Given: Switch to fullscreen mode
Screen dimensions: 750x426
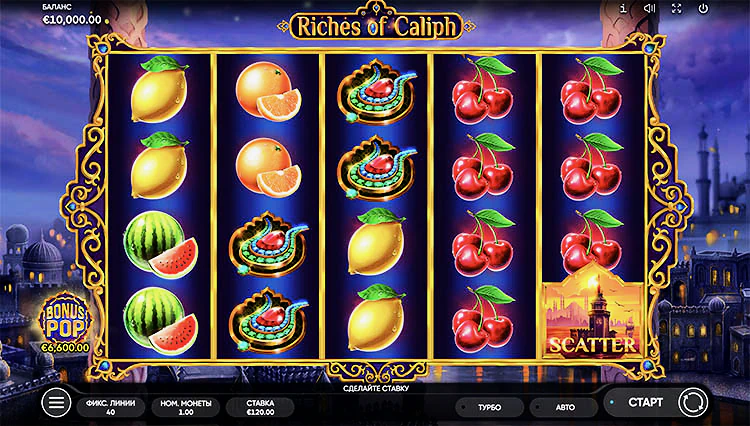Looking at the screenshot, I should 676,9.
